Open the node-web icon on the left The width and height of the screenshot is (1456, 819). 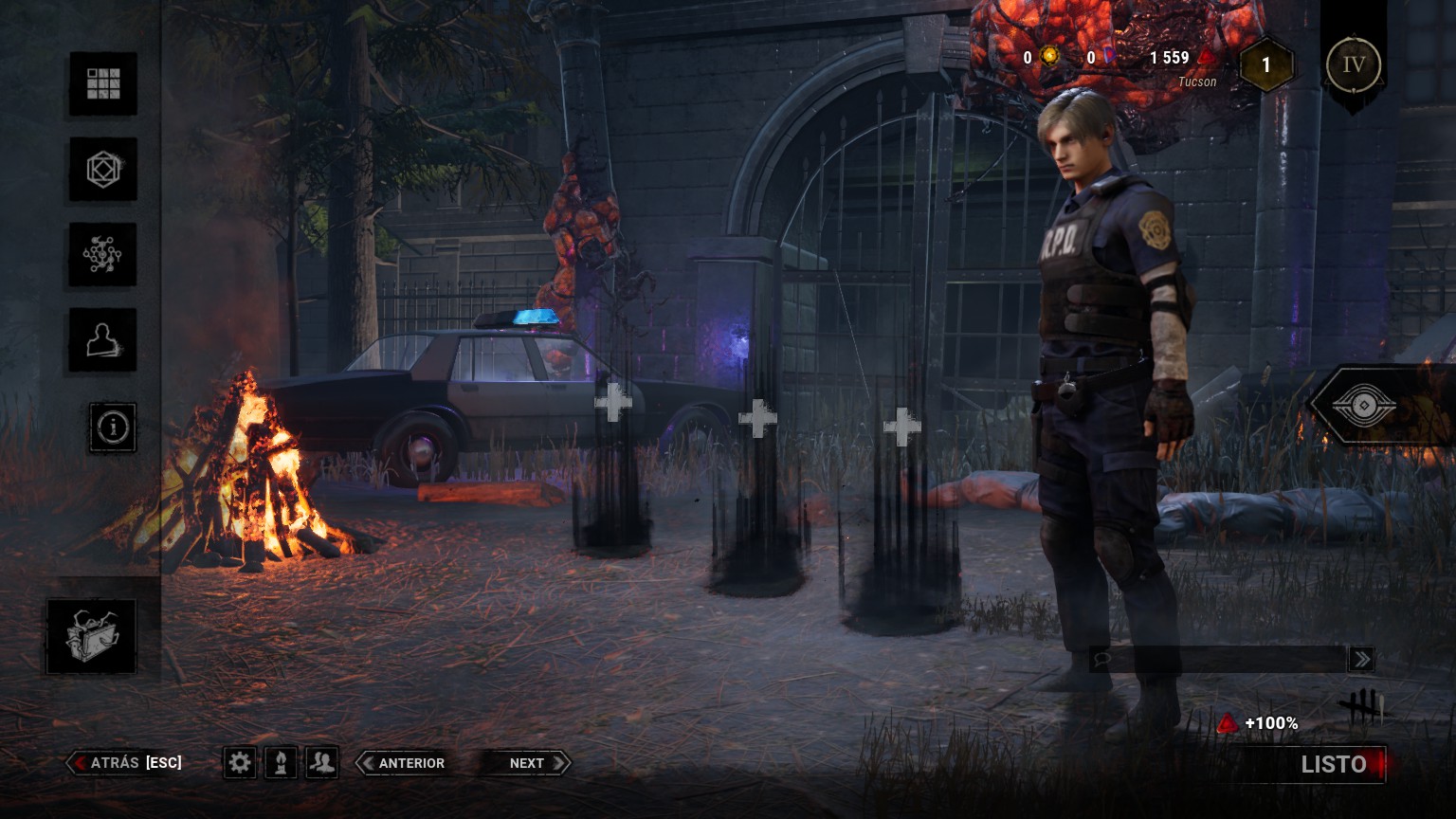[x=103, y=254]
